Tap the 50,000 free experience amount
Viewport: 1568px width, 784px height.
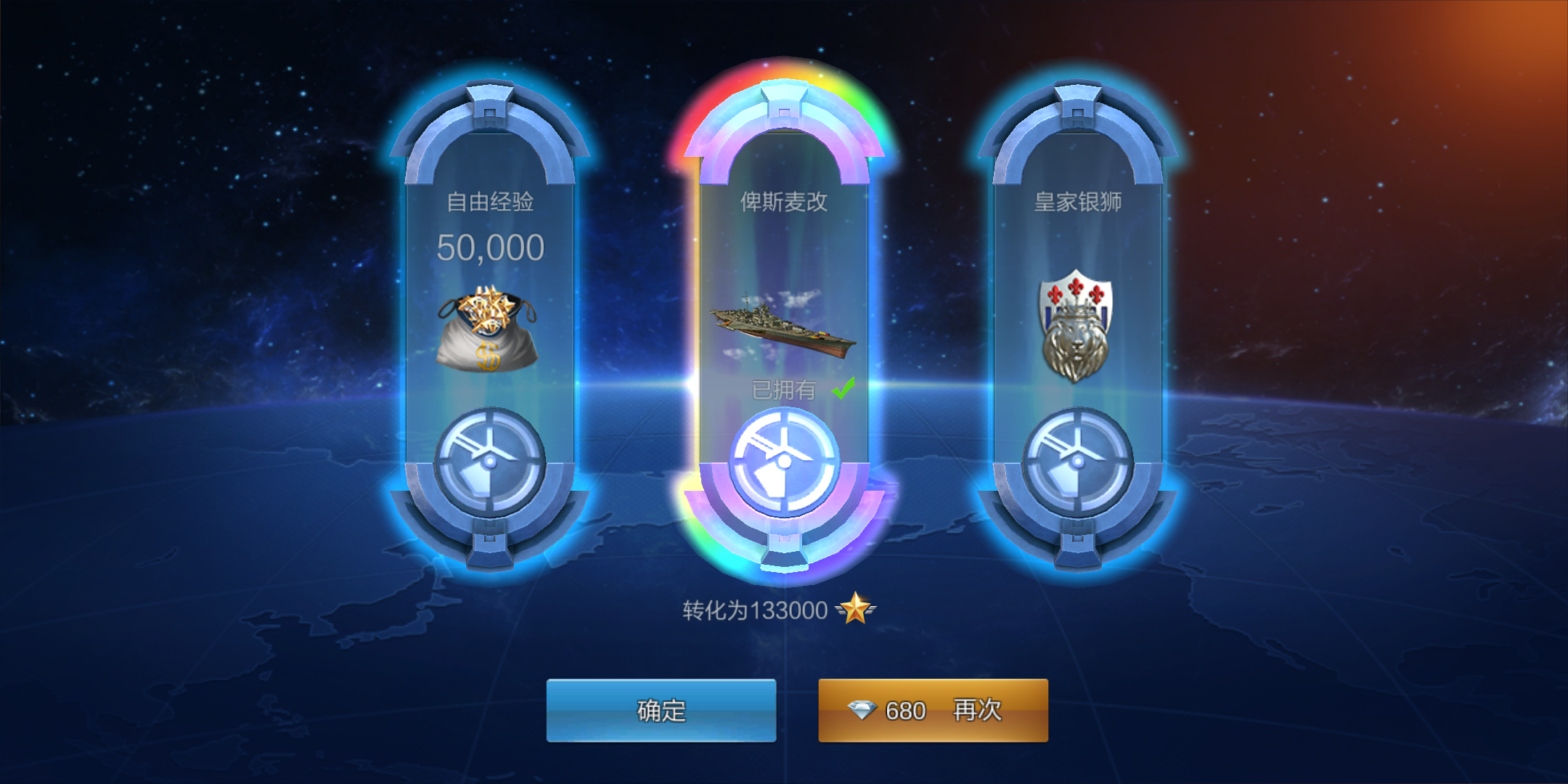tap(491, 247)
